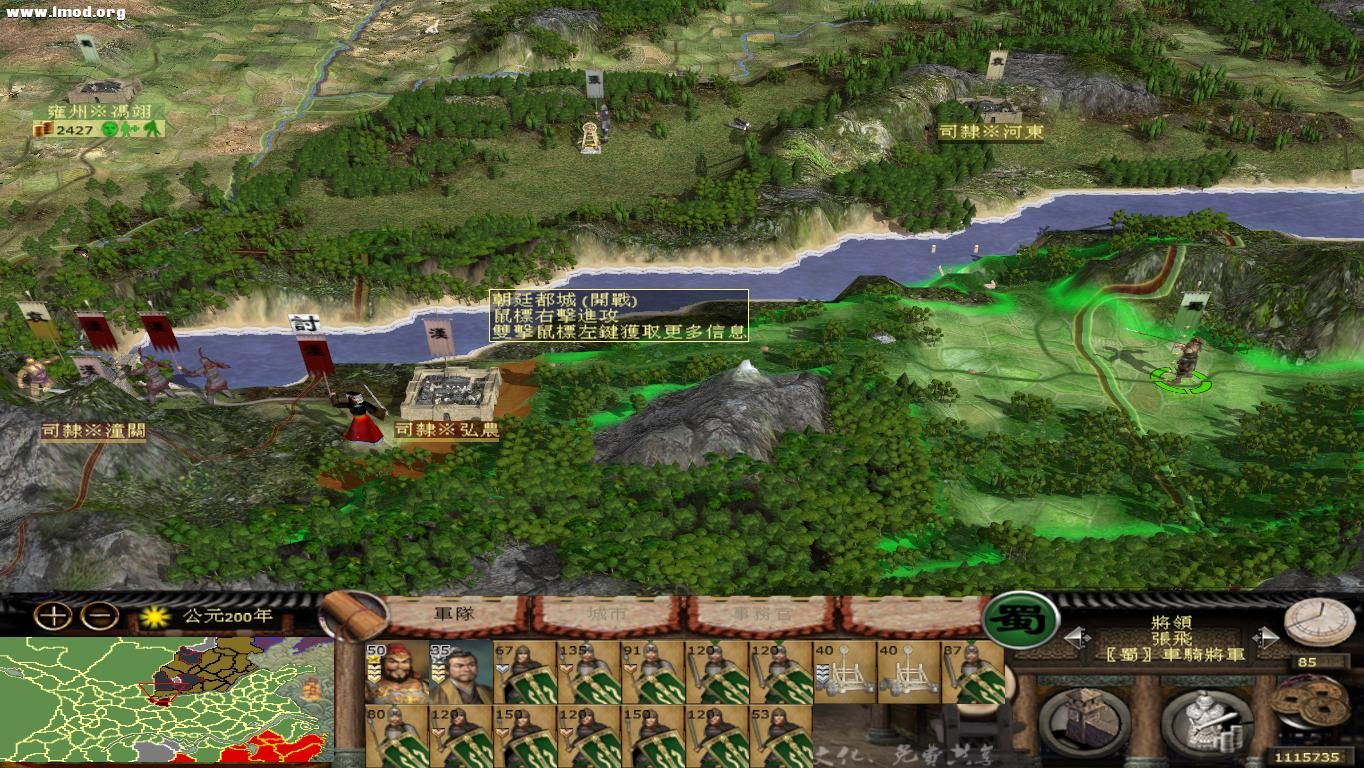End the turn with the sundial button
Screen dimensions: 1364x768
point(1318,622)
